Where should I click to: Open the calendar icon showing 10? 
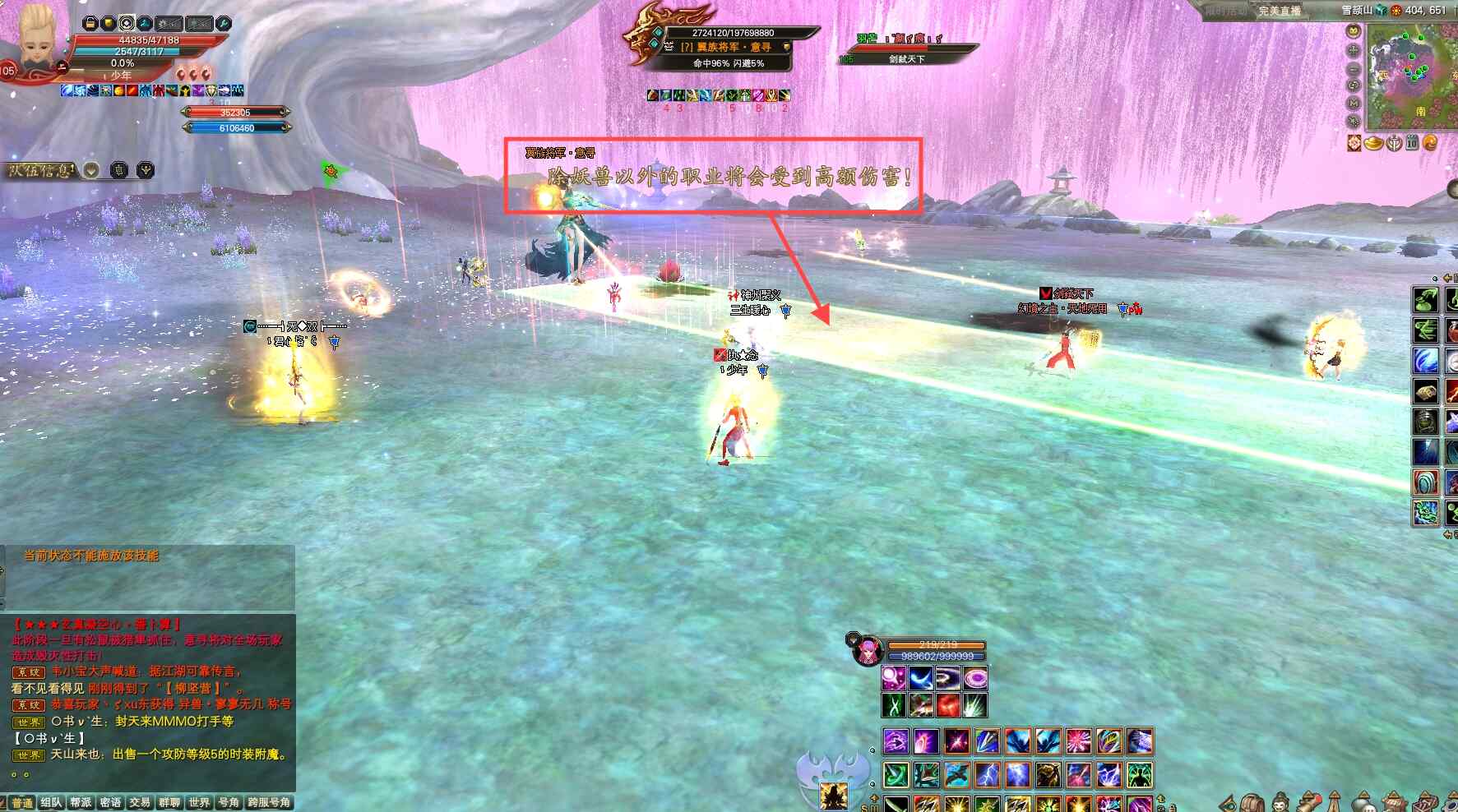(x=1412, y=143)
